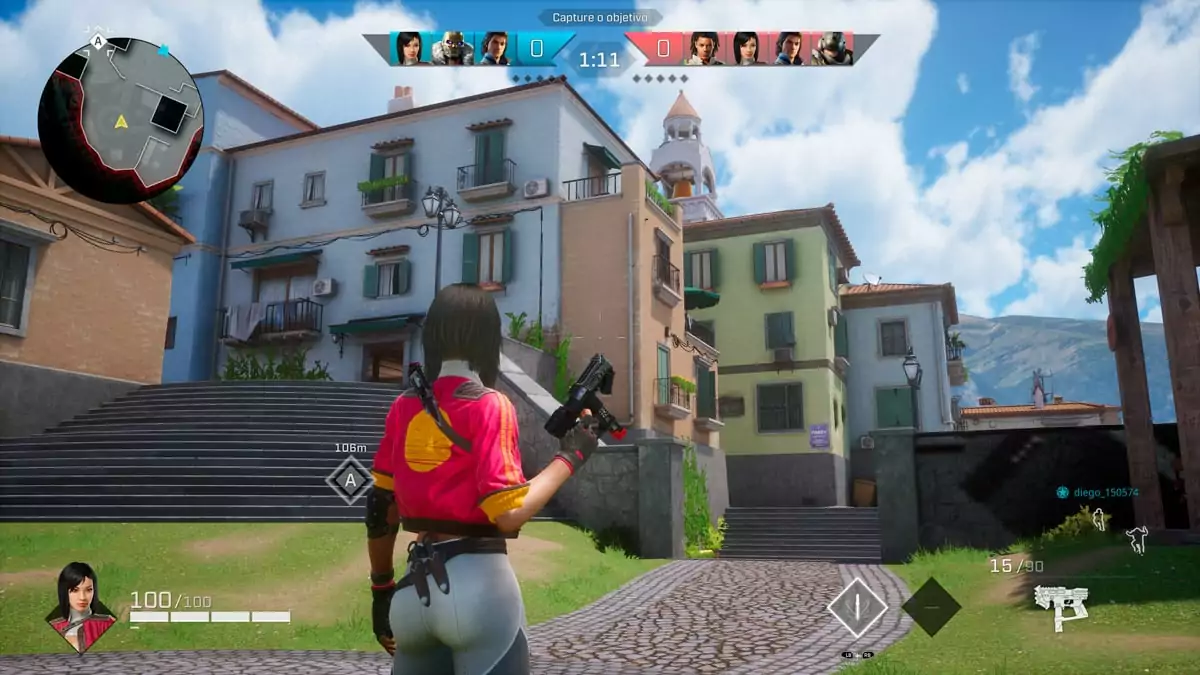Pick blue team's brown-haired man portrait

pyautogui.click(x=494, y=48)
